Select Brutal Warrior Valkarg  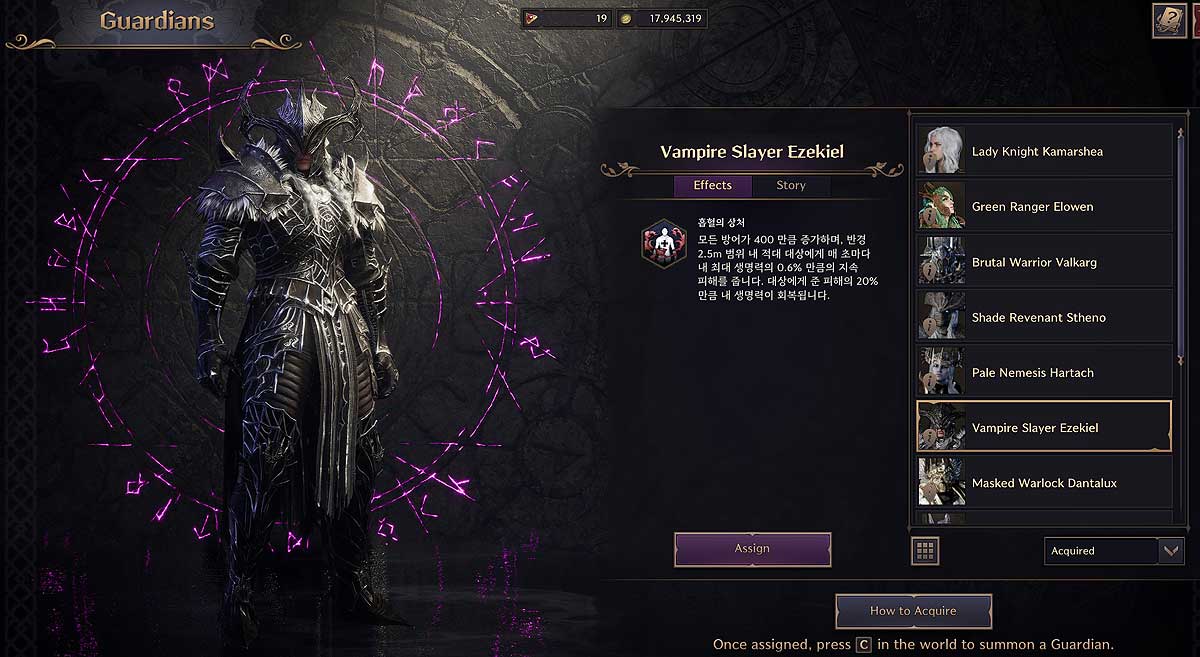[1044, 262]
